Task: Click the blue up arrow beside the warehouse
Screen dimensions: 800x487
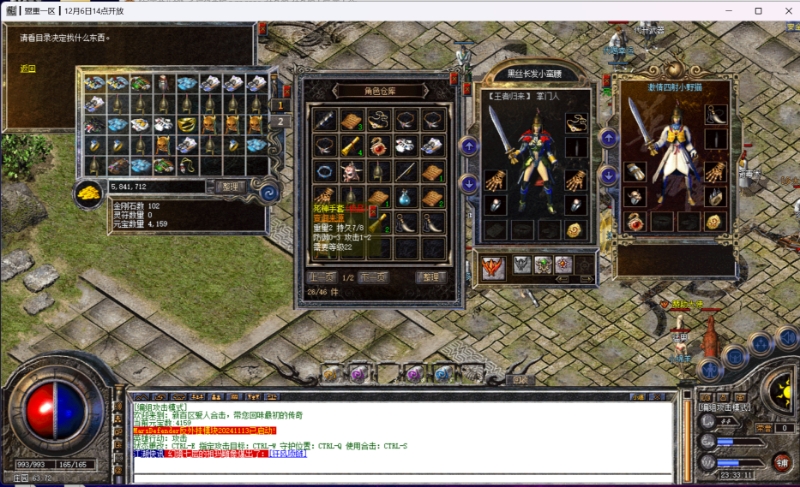Action: [x=469, y=146]
